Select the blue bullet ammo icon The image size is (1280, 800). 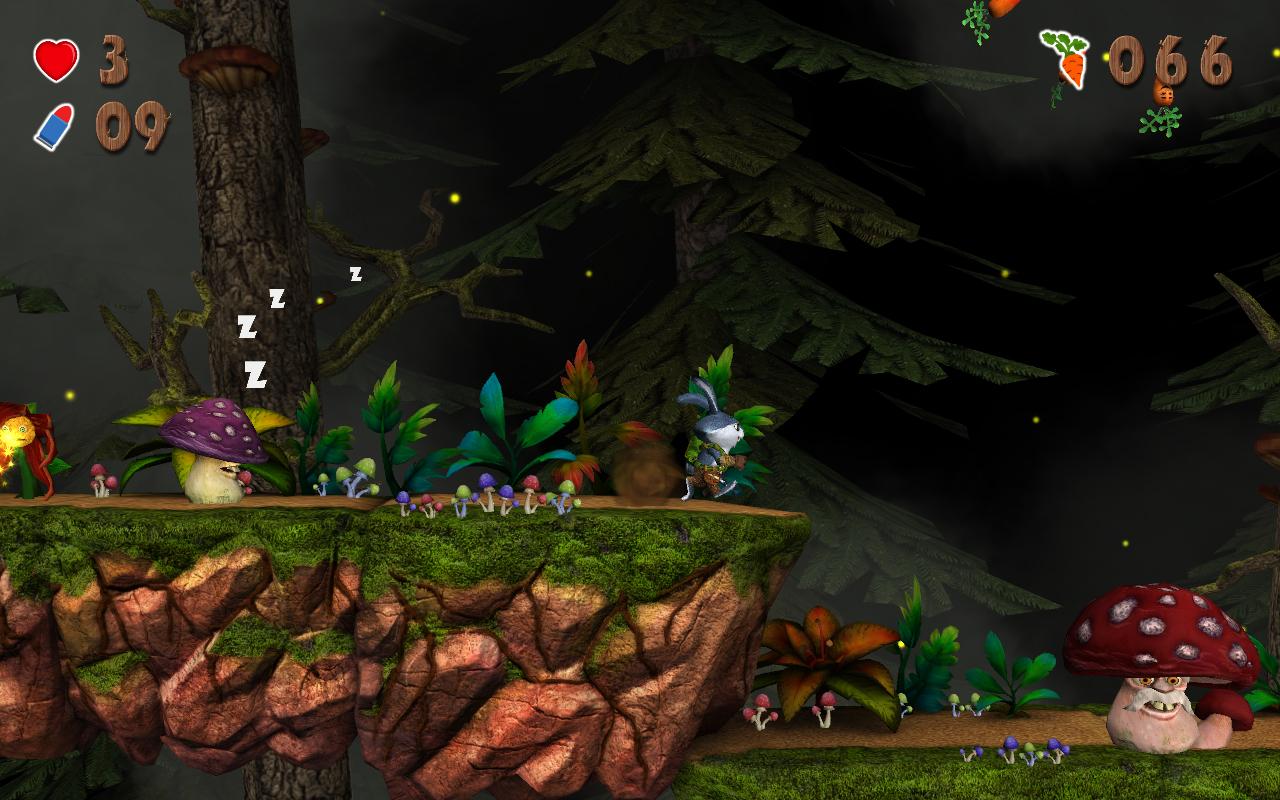pos(55,127)
